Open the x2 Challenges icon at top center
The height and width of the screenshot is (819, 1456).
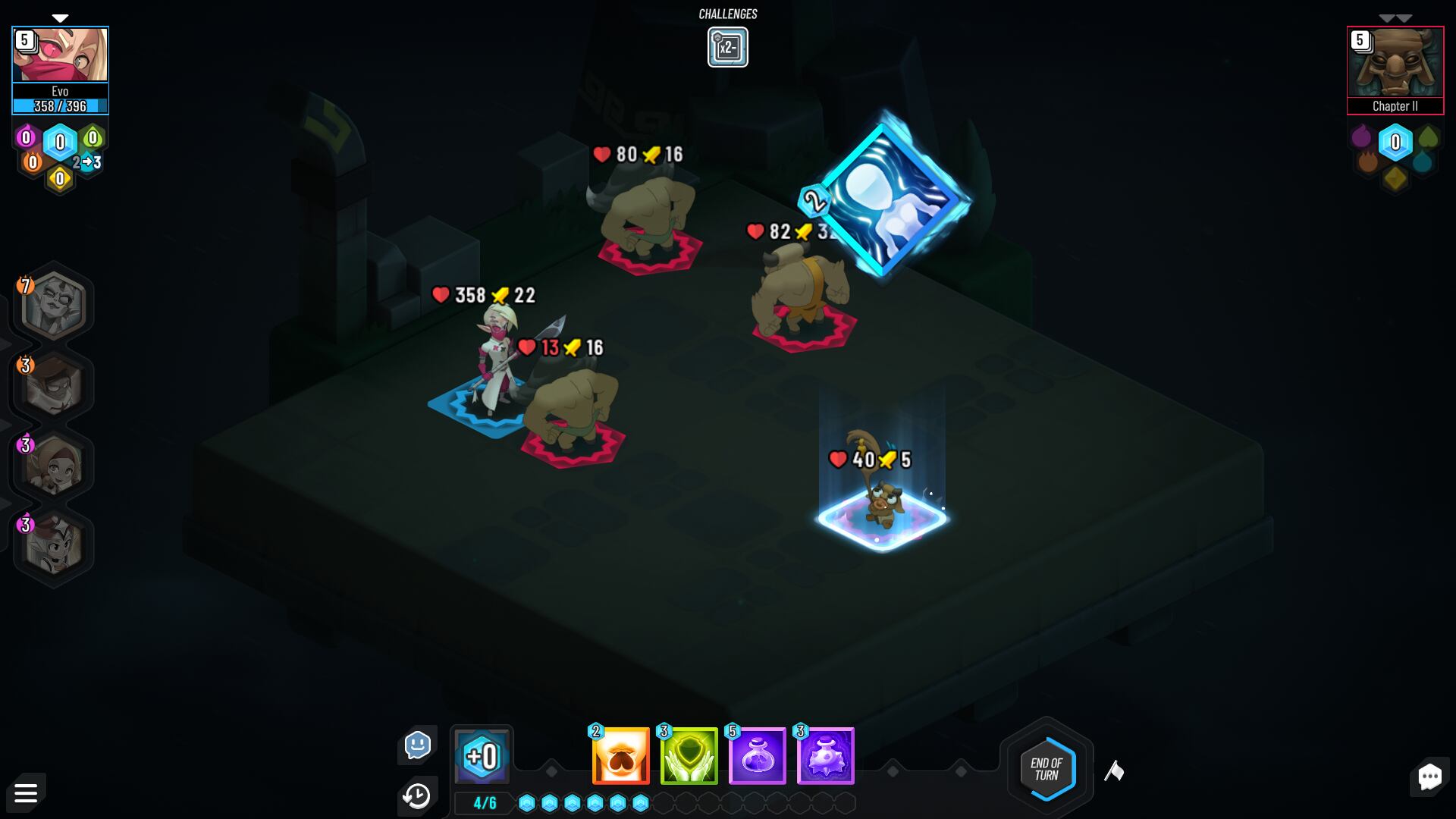click(727, 46)
